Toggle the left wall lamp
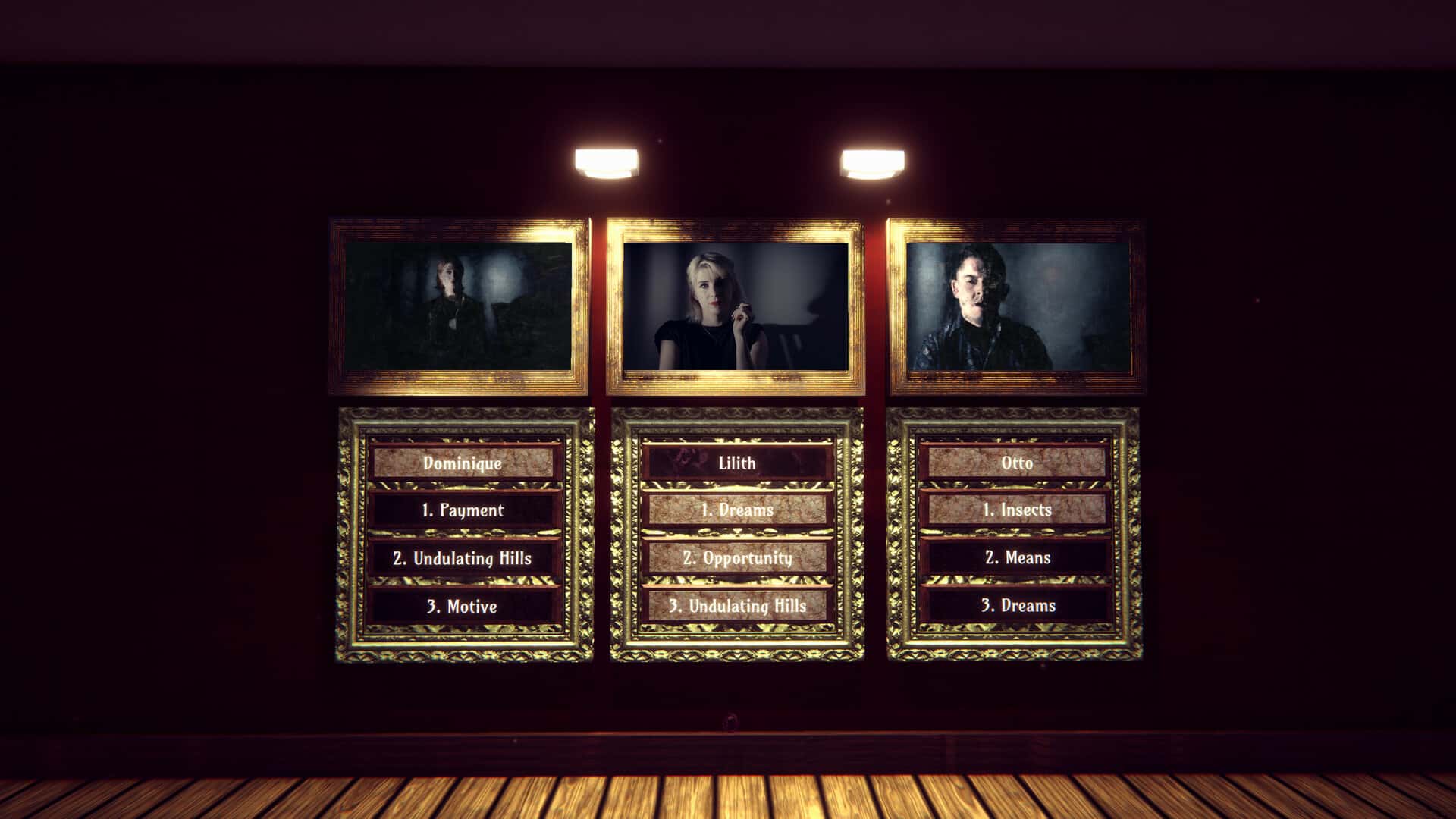 pos(607,161)
